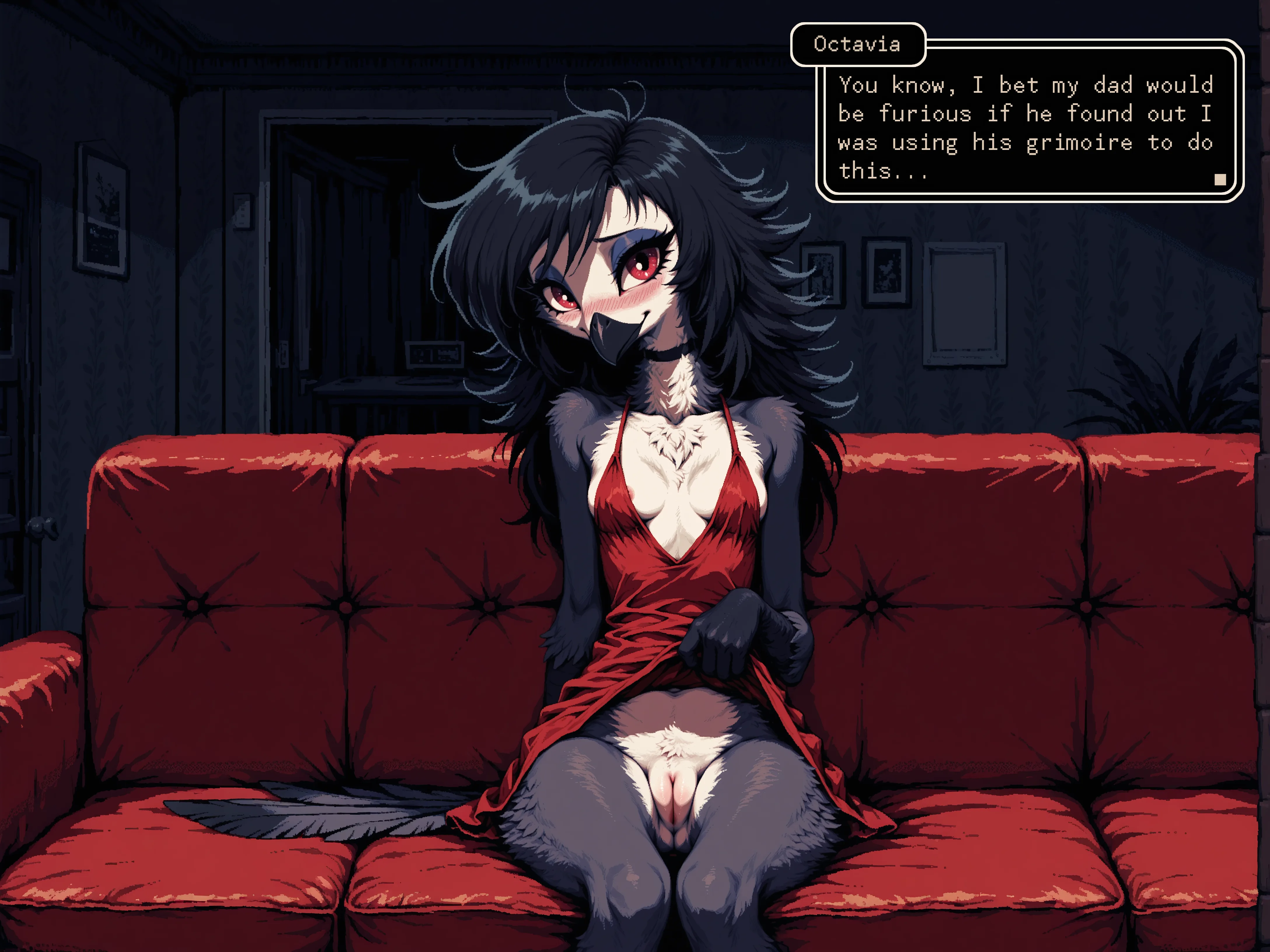Click the square continue indicator in dialogue box

[1220, 180]
